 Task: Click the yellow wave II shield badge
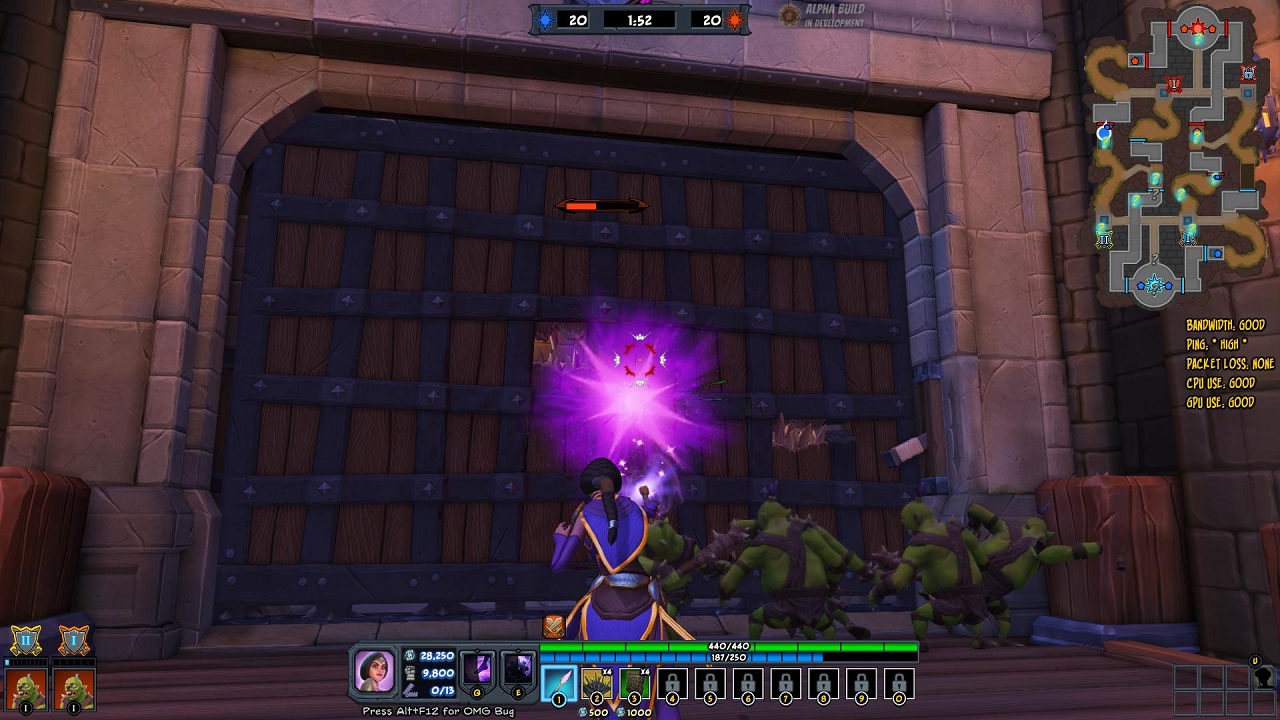25,640
